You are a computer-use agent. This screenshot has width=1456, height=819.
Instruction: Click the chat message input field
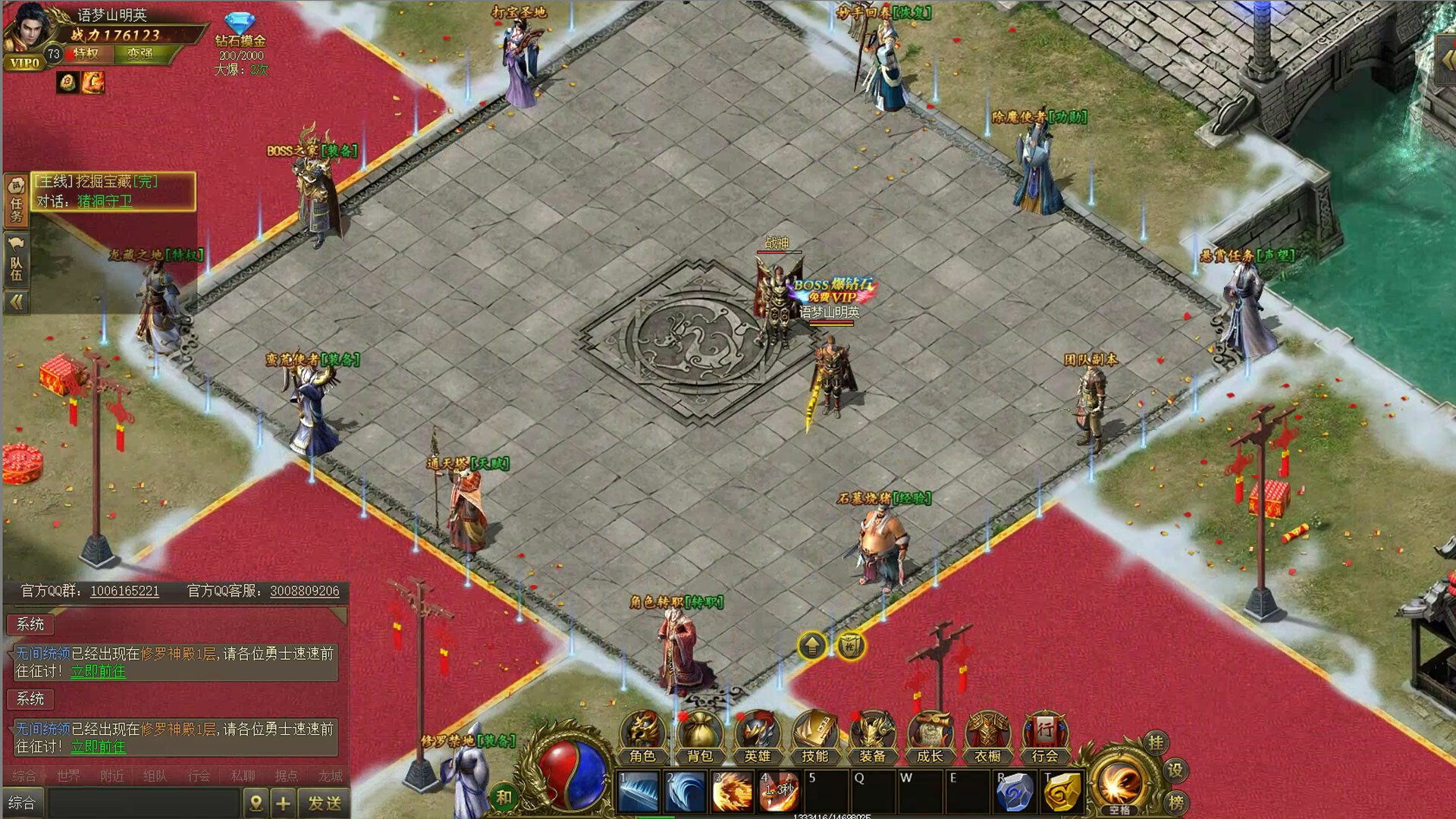pos(144,801)
